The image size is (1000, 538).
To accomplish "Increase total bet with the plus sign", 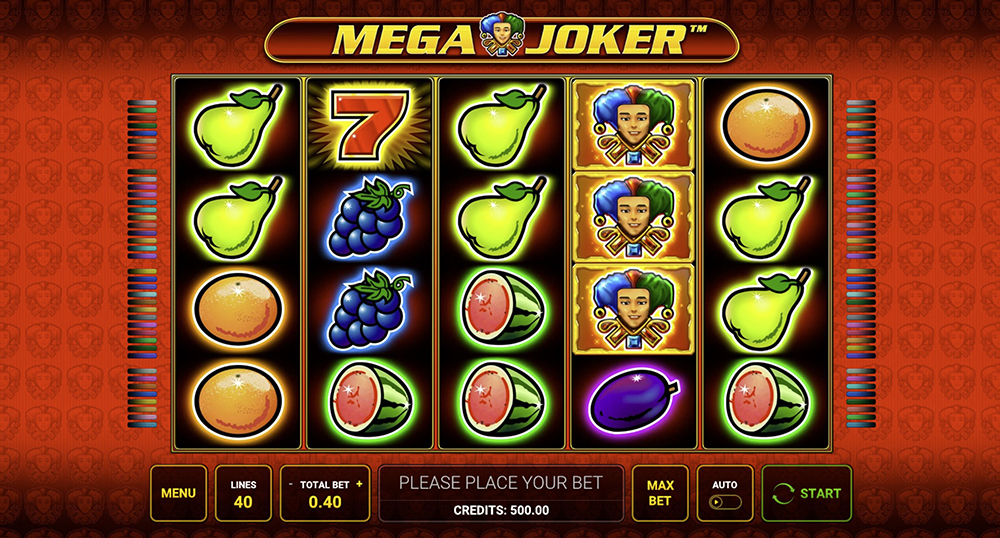I will 359,484.
